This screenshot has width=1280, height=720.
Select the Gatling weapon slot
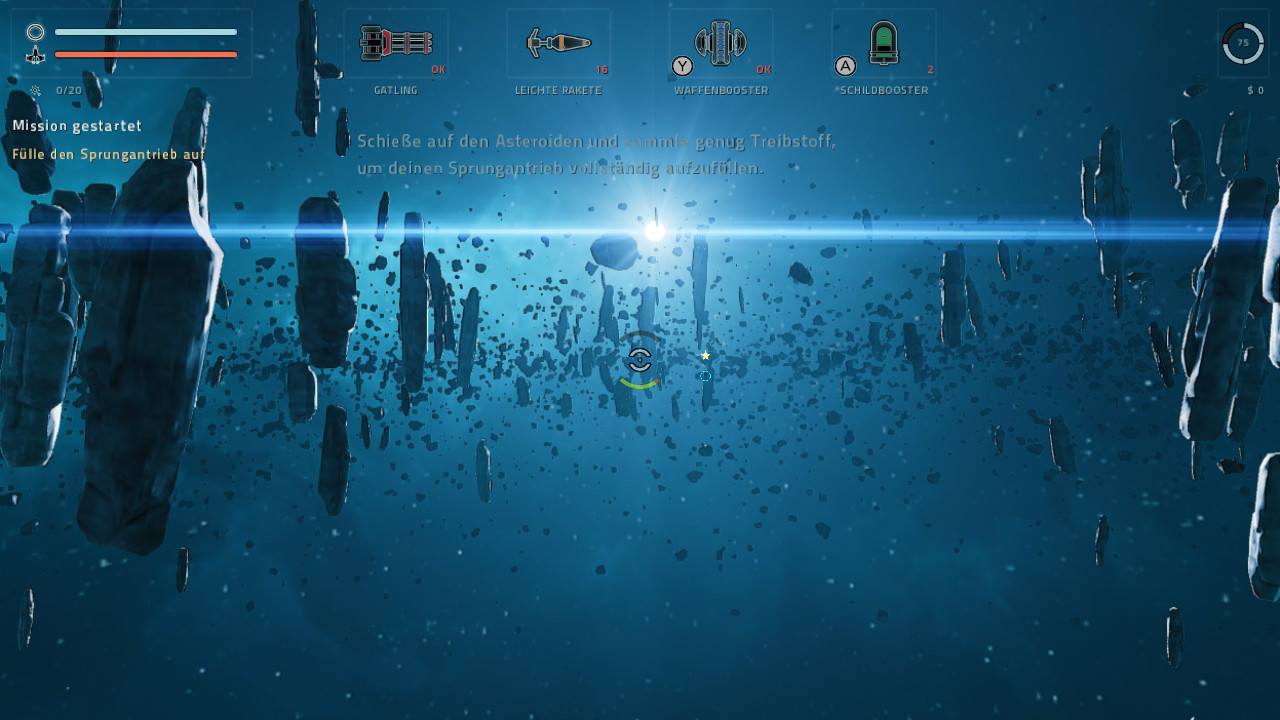(396, 44)
